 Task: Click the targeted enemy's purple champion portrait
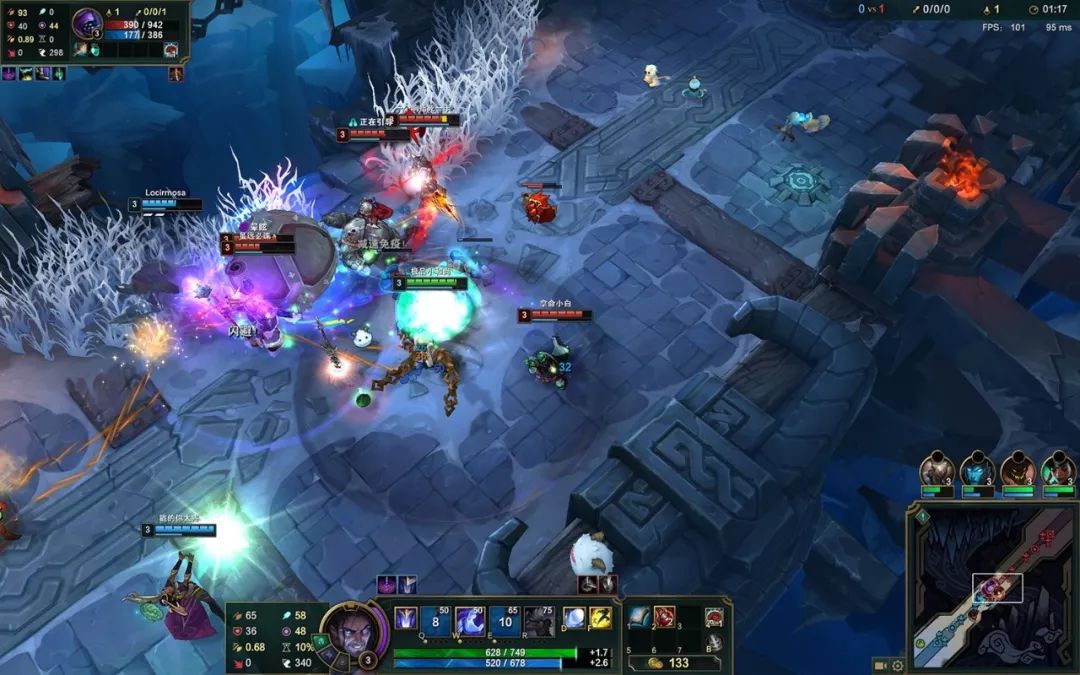(x=87, y=22)
